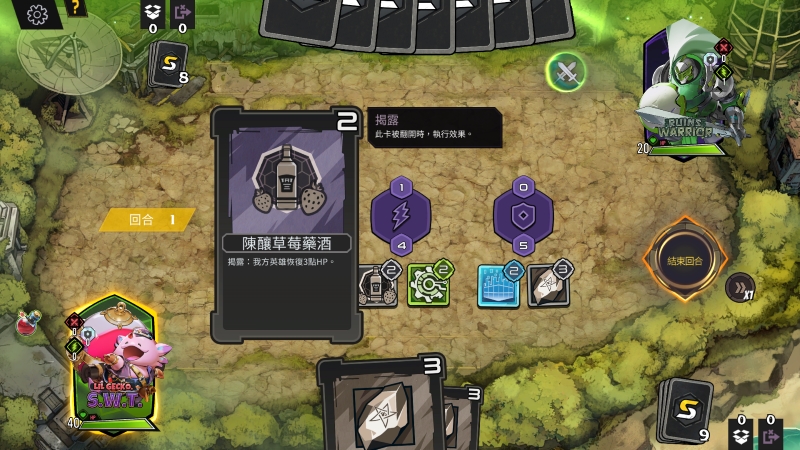View the opponent's discard pile box icon

pyautogui.click(x=152, y=13)
